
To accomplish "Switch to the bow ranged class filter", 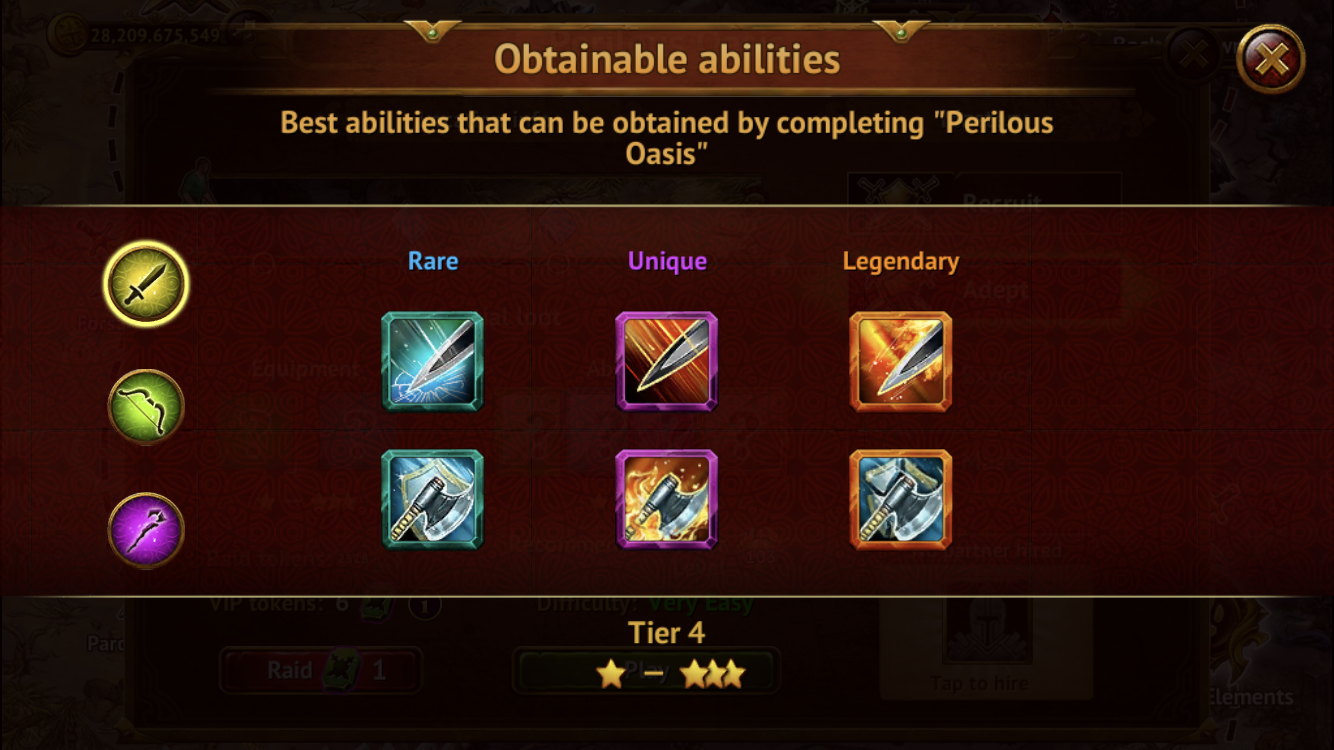I will point(146,407).
